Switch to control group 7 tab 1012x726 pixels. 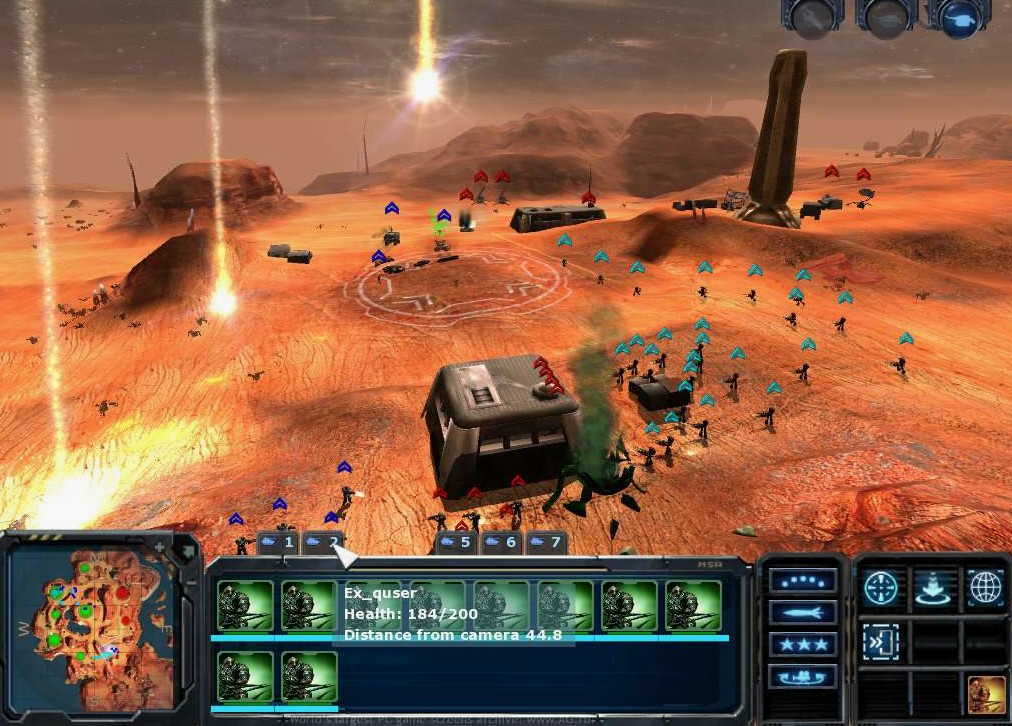coord(546,542)
